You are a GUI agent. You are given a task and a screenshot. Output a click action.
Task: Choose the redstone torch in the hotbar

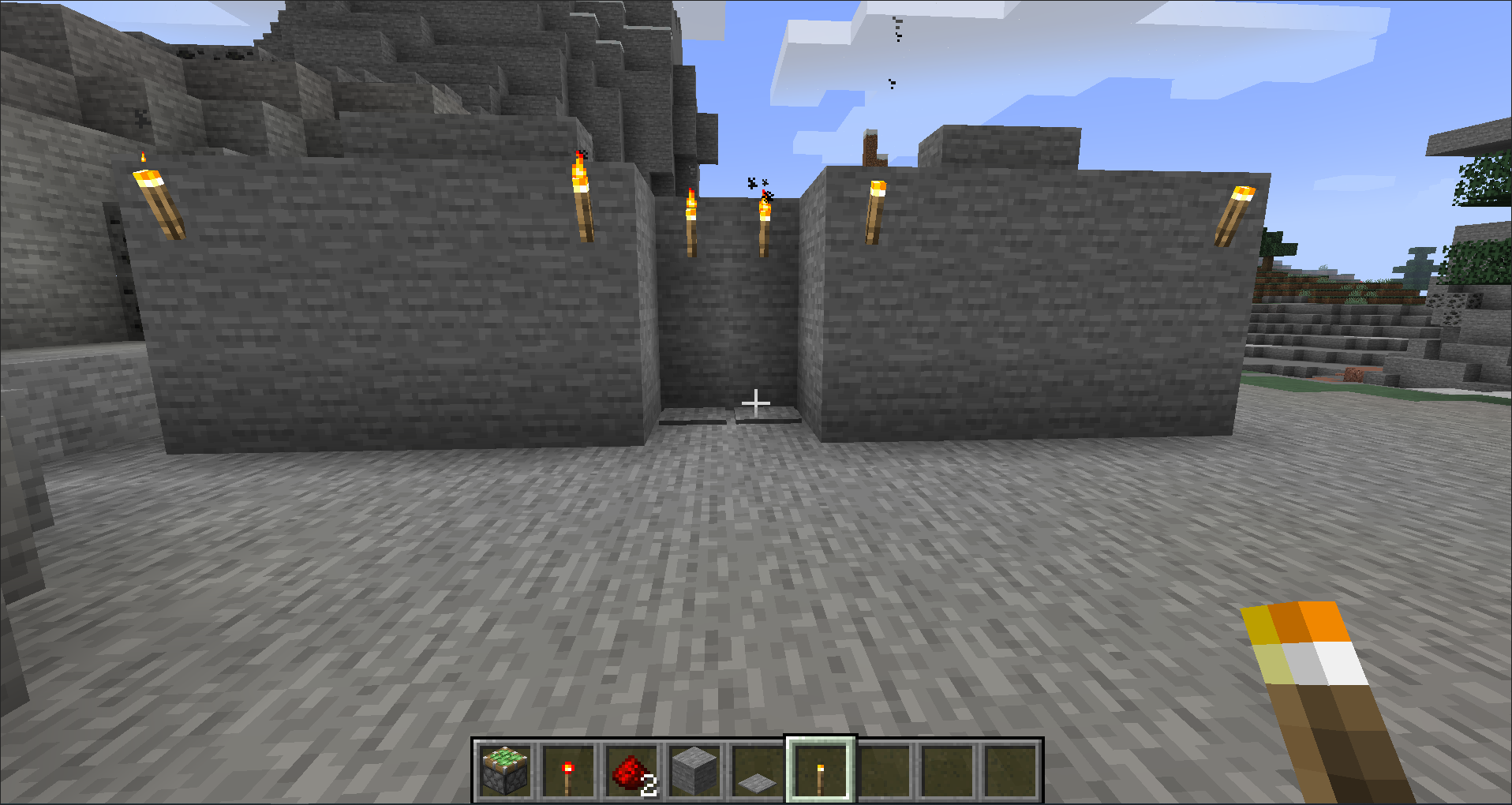pos(568,770)
